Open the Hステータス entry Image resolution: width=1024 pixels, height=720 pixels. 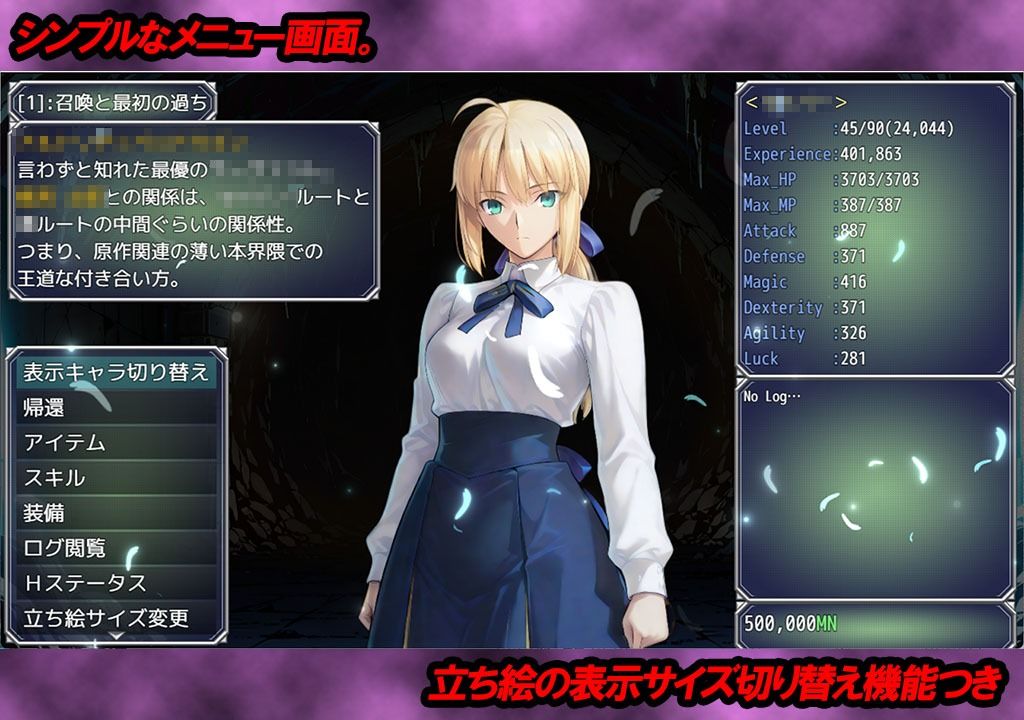click(116, 583)
